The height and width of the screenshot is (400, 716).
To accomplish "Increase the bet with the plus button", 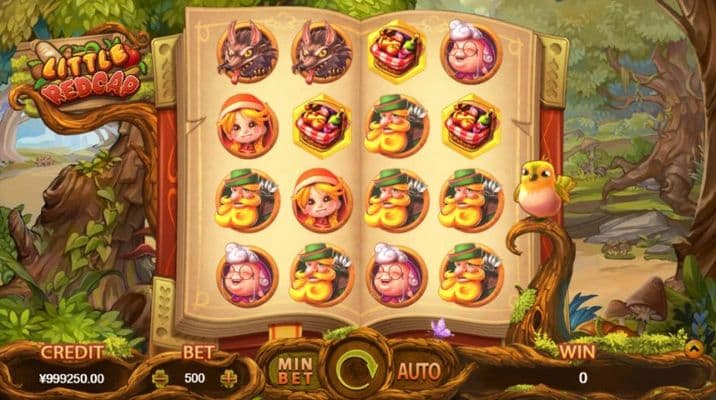I will click(x=228, y=378).
